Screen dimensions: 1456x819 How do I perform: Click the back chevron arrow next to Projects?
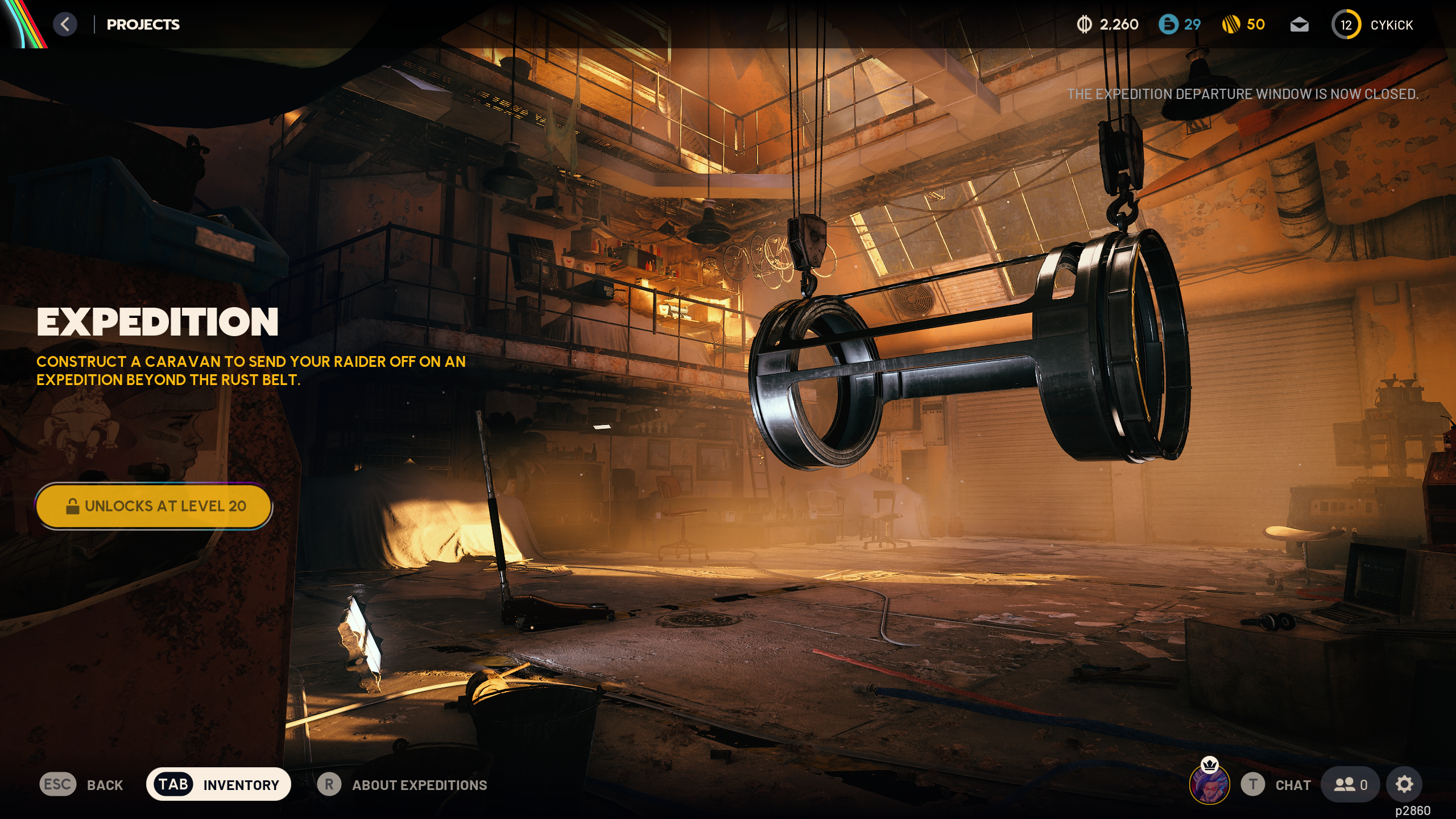pos(66,24)
